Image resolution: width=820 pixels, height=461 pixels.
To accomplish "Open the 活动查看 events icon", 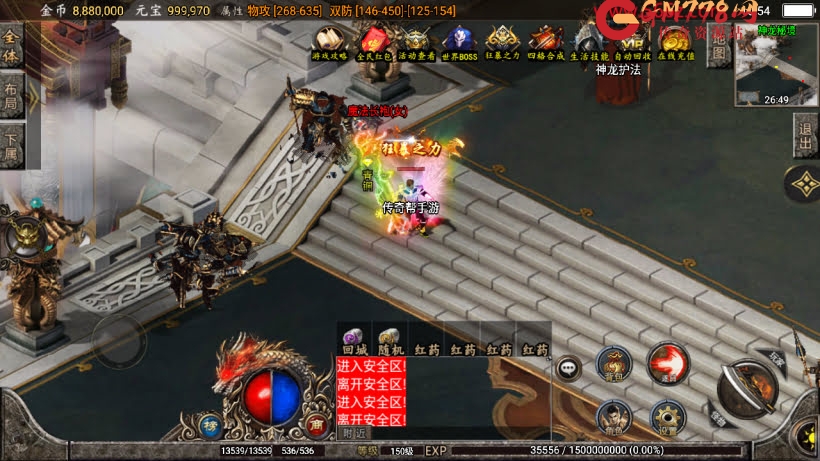I will click(416, 42).
